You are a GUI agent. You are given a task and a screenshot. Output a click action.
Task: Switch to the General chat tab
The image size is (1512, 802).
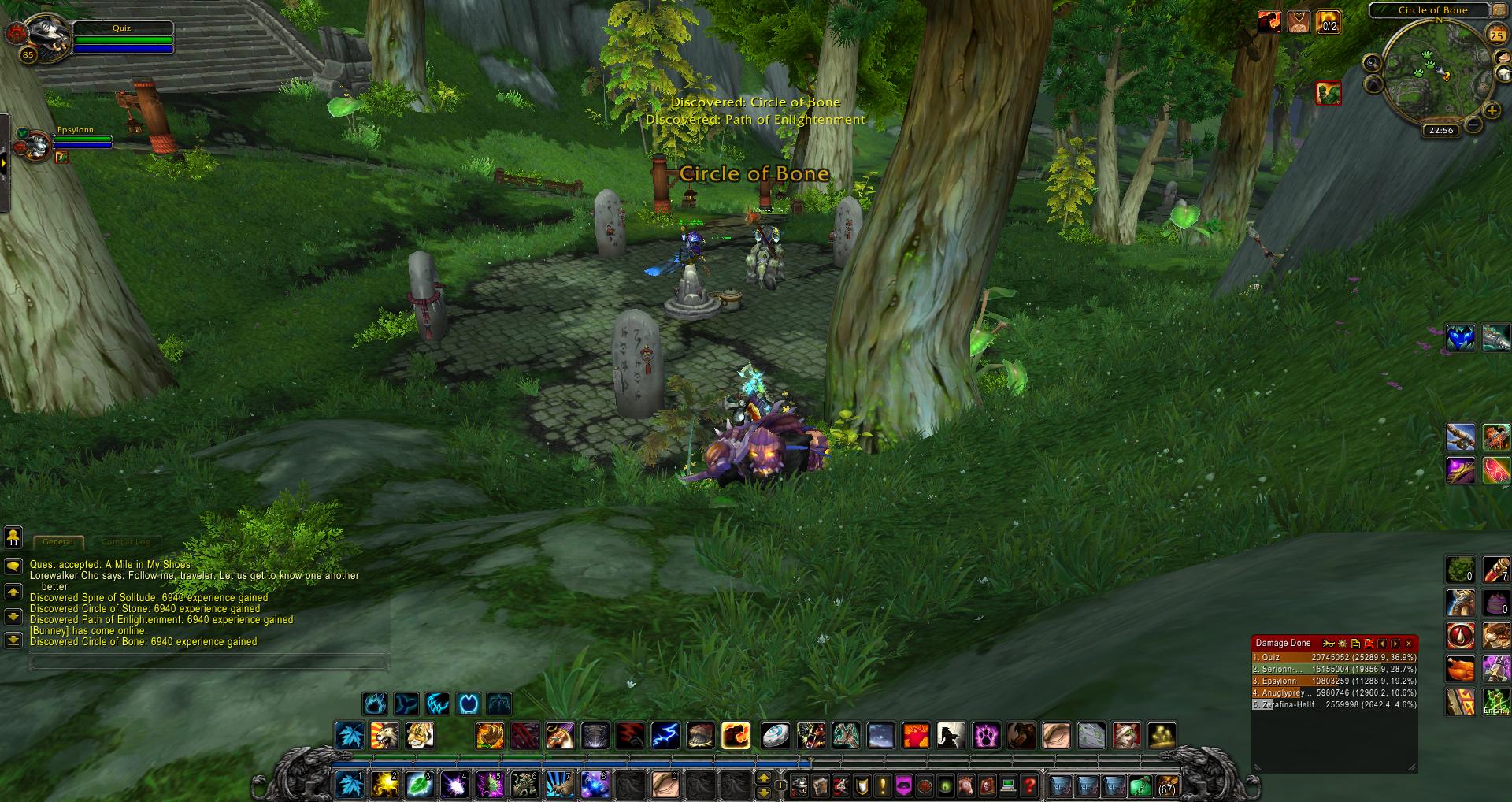58,542
